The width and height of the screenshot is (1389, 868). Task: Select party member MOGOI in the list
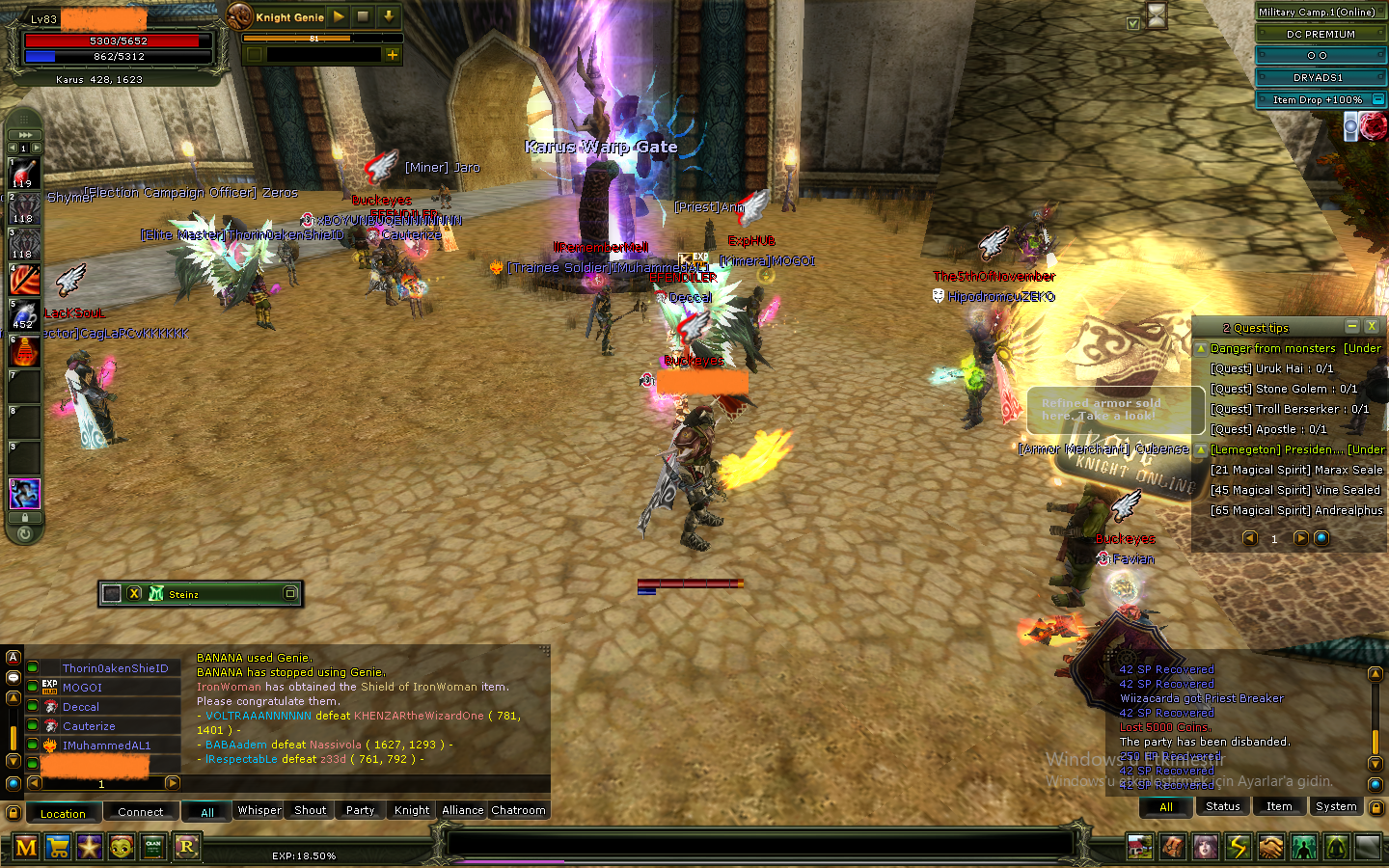[82, 688]
